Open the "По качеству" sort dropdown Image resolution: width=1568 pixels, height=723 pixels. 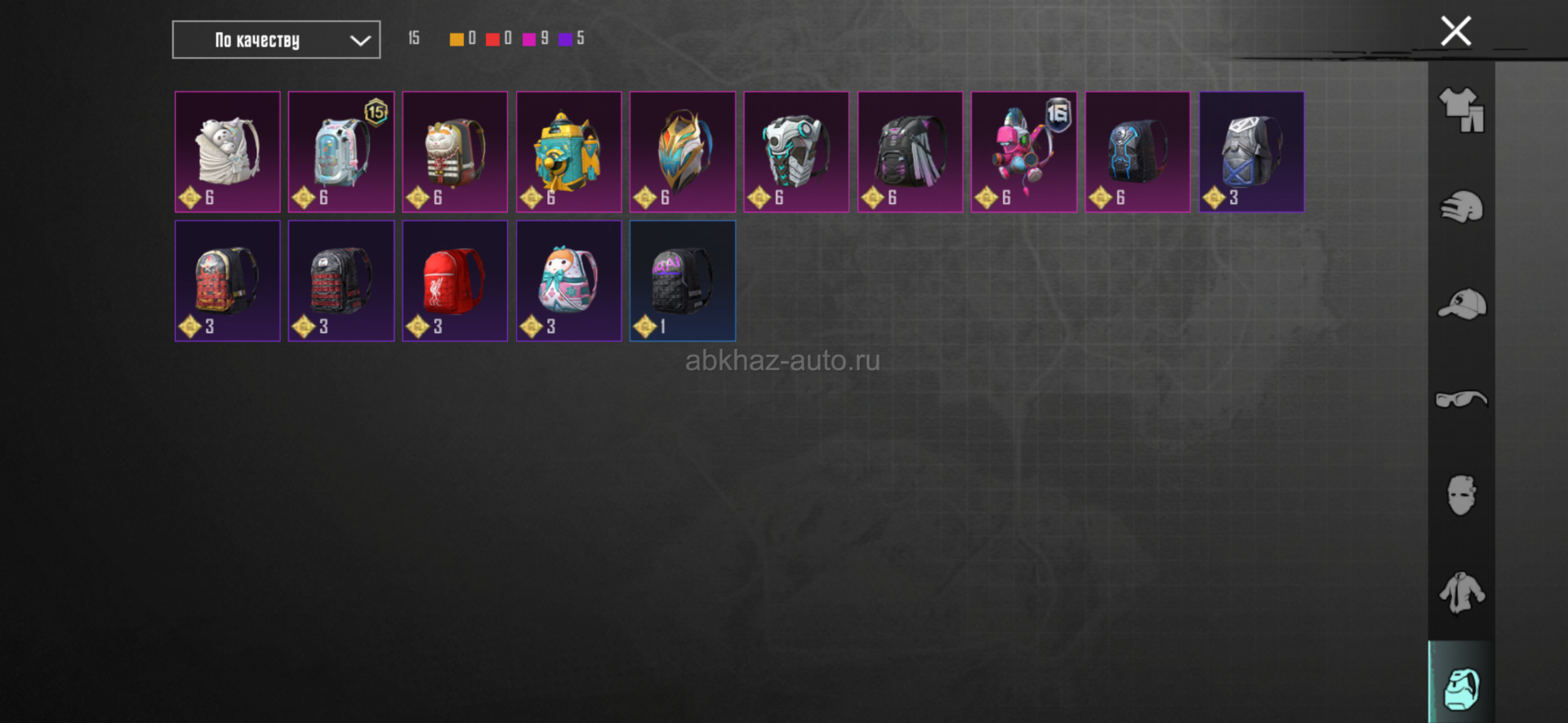pos(276,40)
